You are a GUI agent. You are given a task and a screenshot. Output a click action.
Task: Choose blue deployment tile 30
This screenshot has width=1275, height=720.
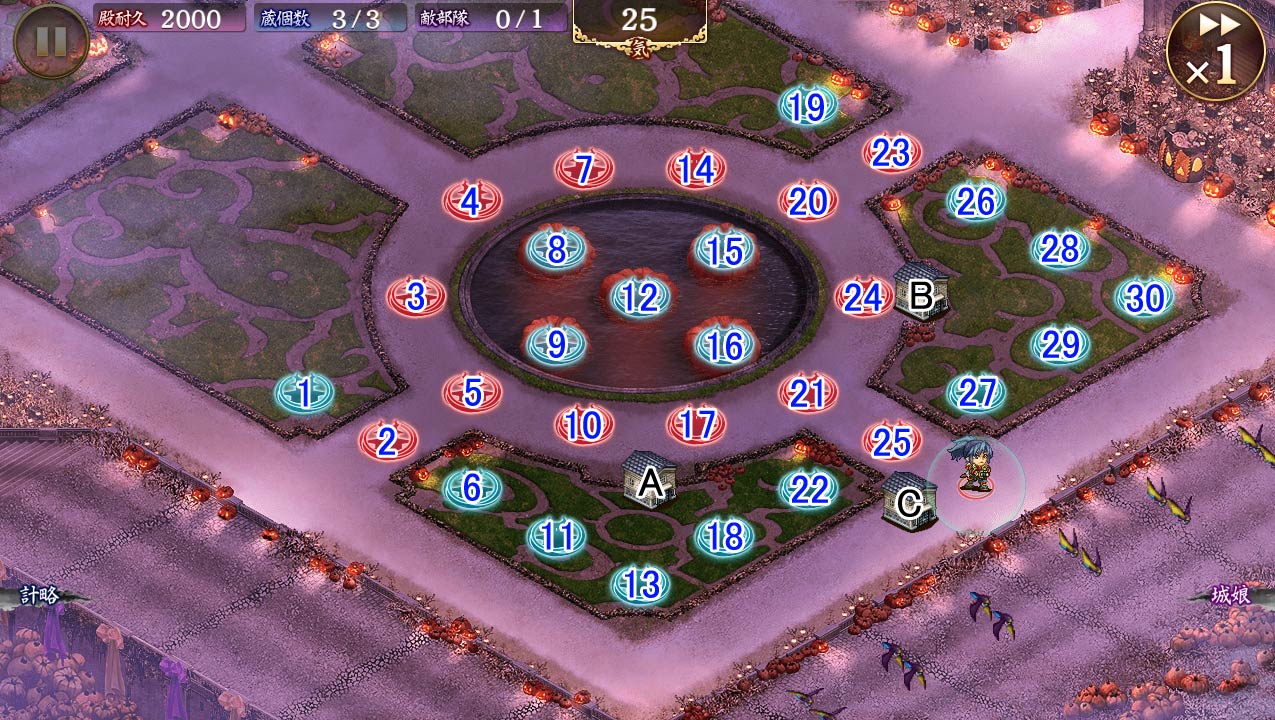1144,297
